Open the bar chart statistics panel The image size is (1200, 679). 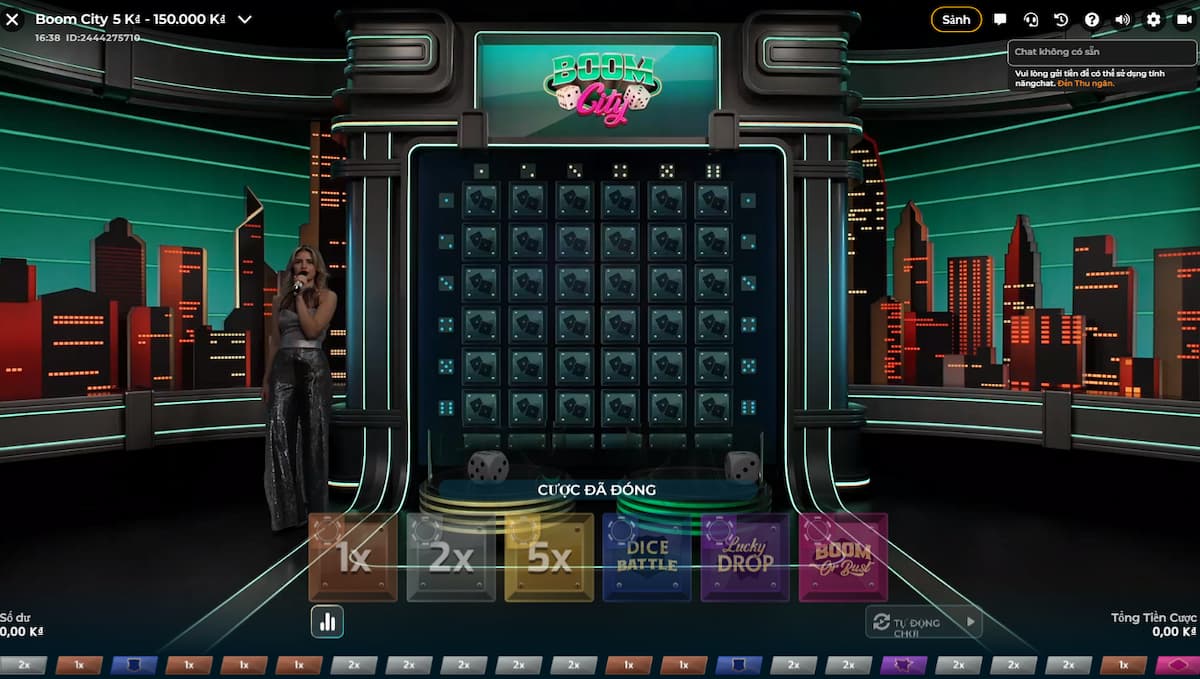coord(327,621)
